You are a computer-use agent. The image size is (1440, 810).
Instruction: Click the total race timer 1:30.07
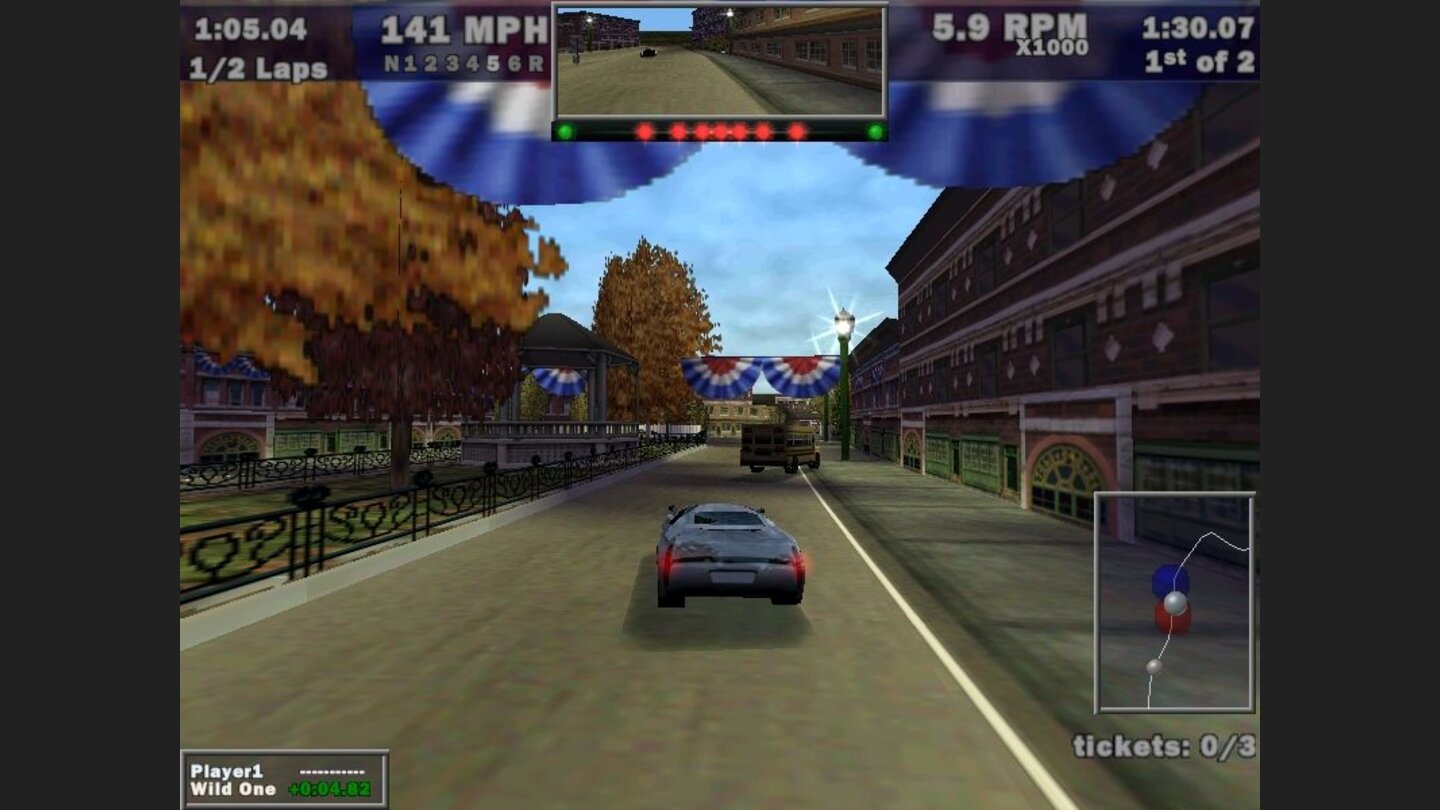[x=1198, y=29]
